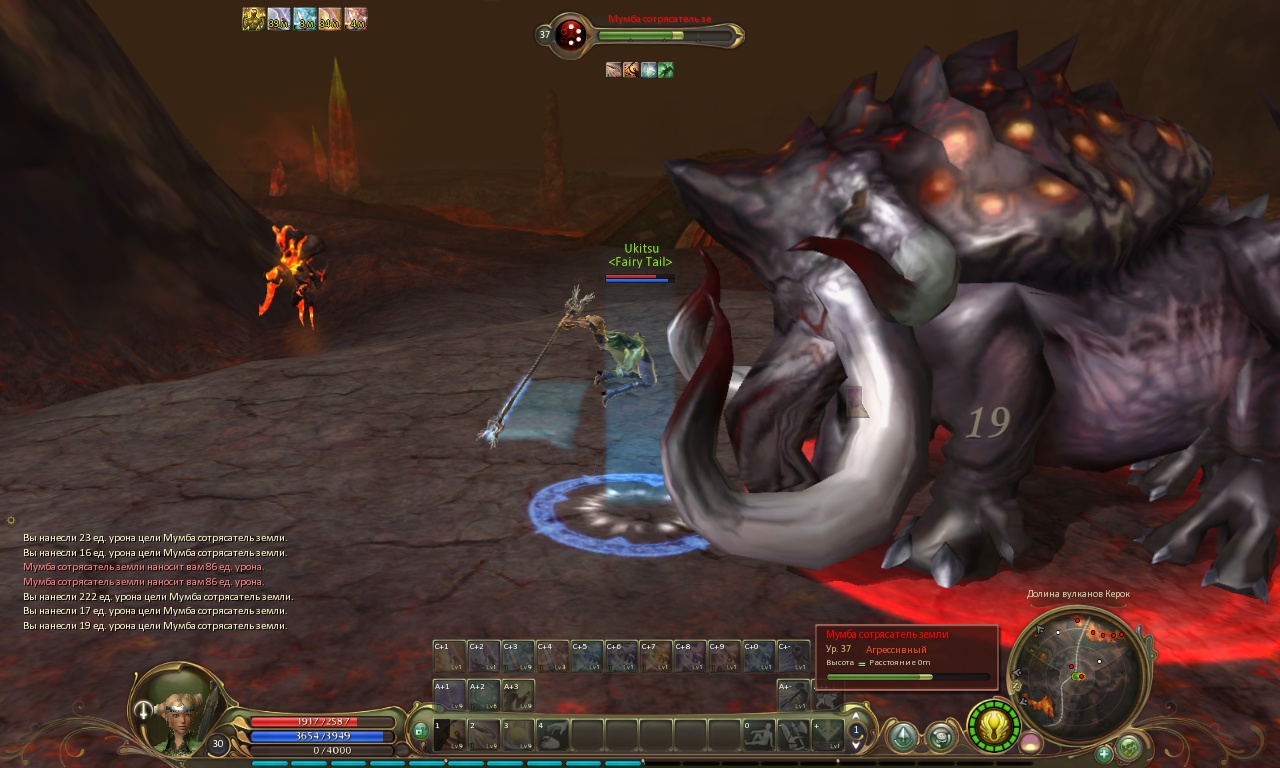The width and height of the screenshot is (1280, 768).
Task: Click the green plus button under the minimap
Action: (1104, 753)
